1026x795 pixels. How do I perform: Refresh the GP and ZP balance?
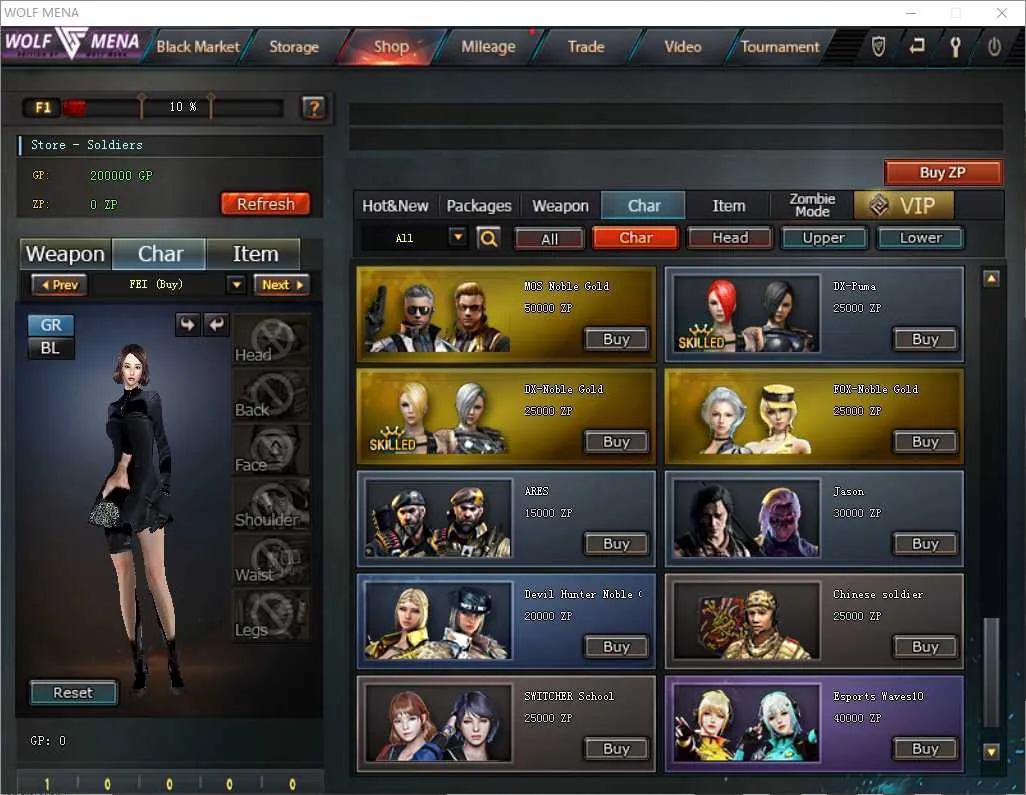coord(265,204)
